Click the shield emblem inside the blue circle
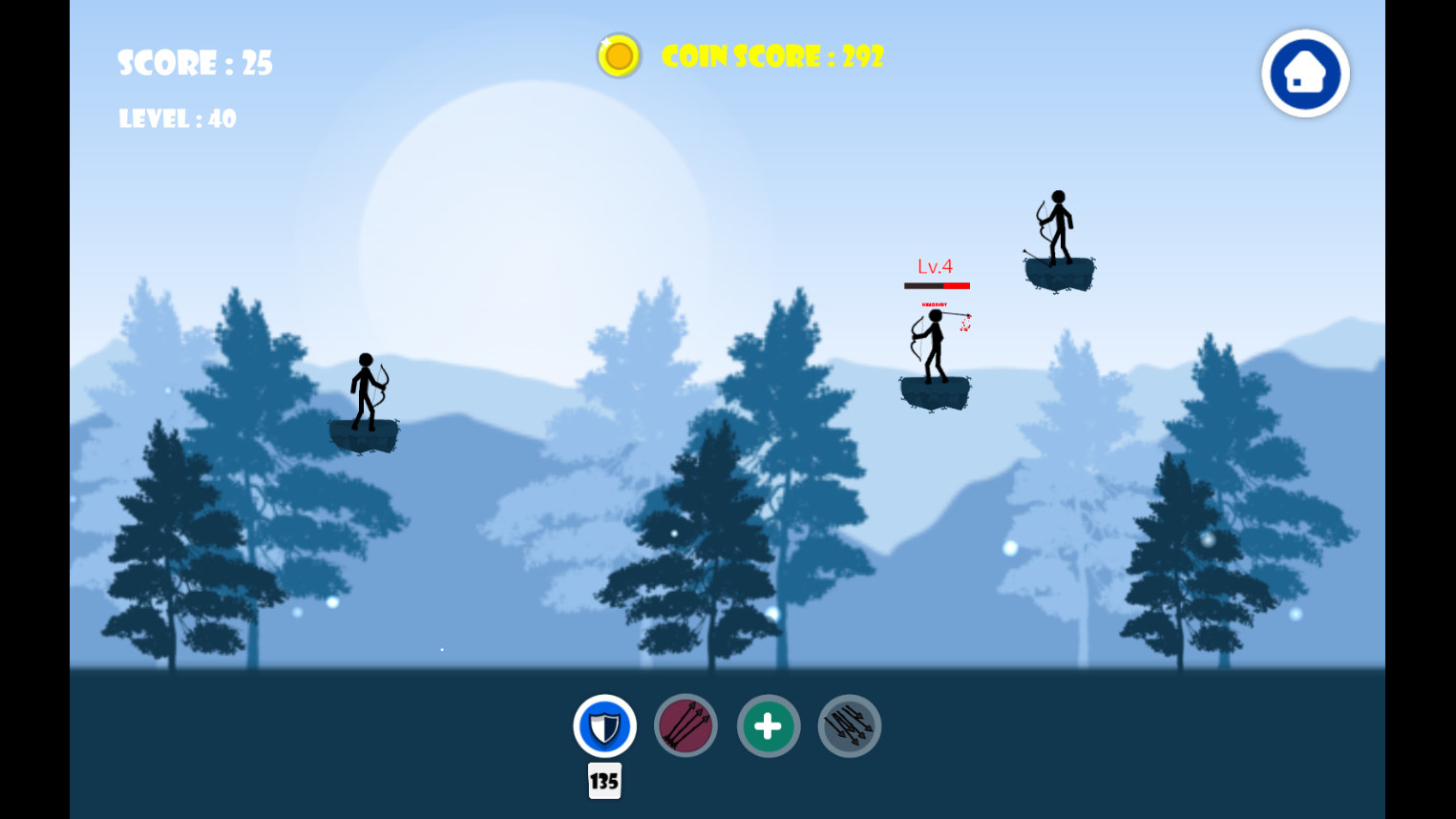 (603, 725)
